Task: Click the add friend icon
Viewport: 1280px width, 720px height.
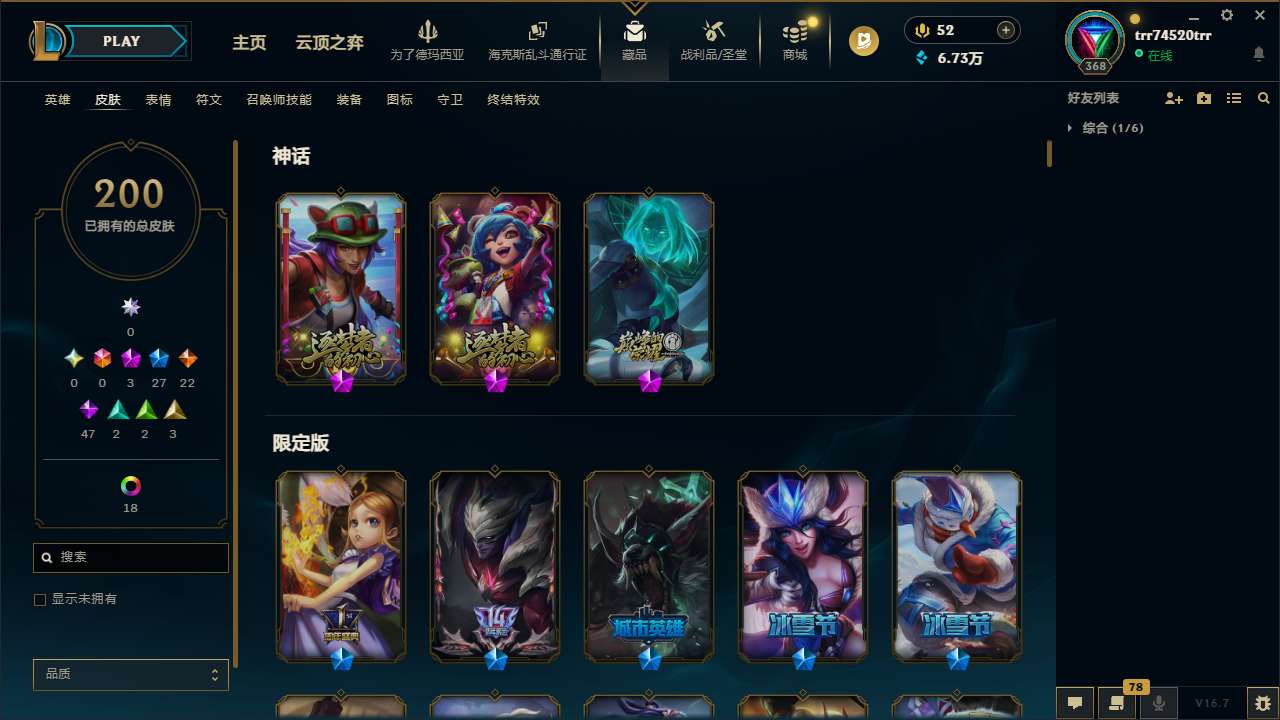Action: (1174, 98)
